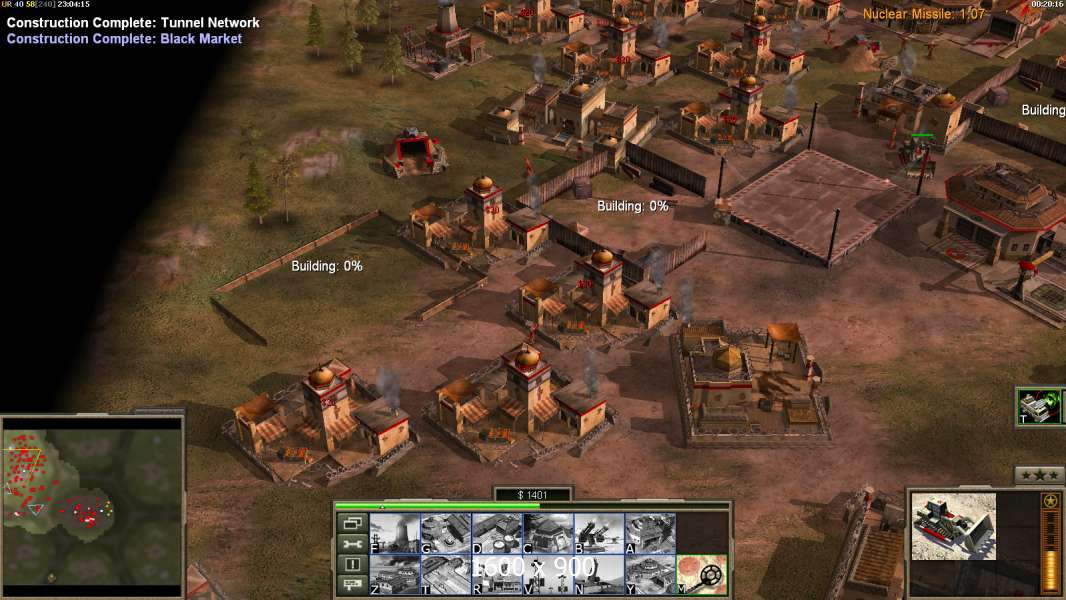Build the missile launcher defense labeled B
Image resolution: width=1066 pixels, height=600 pixels.
[x=599, y=533]
